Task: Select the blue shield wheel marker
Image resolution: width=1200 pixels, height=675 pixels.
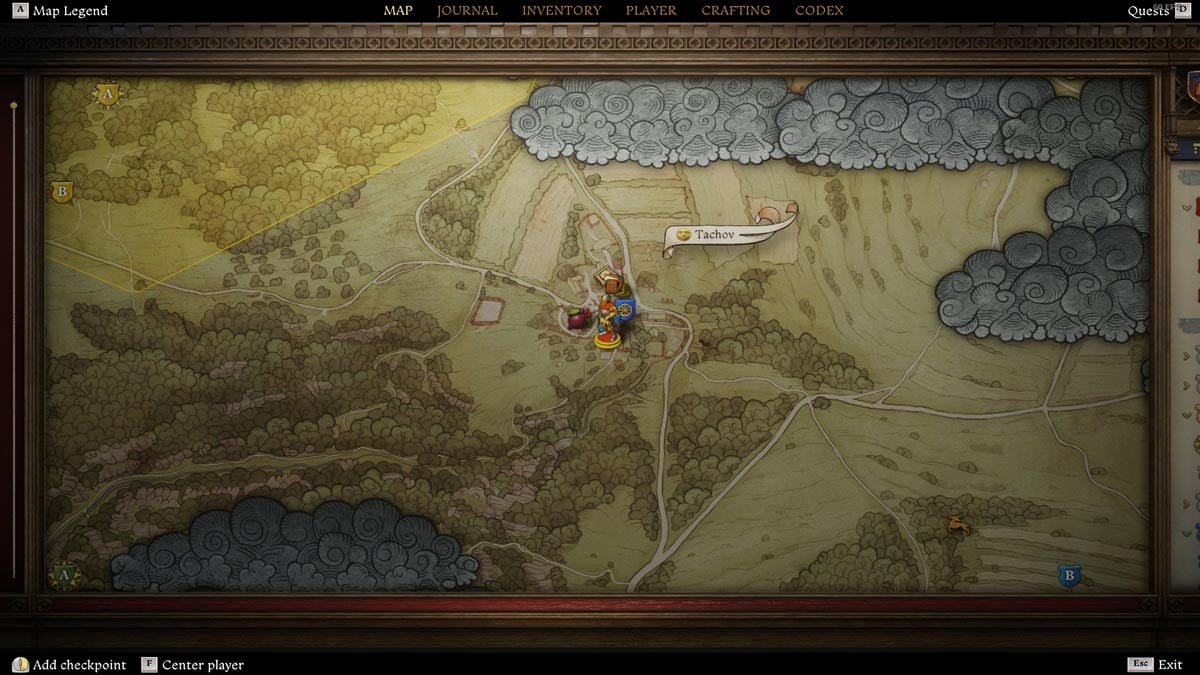Action: [626, 310]
